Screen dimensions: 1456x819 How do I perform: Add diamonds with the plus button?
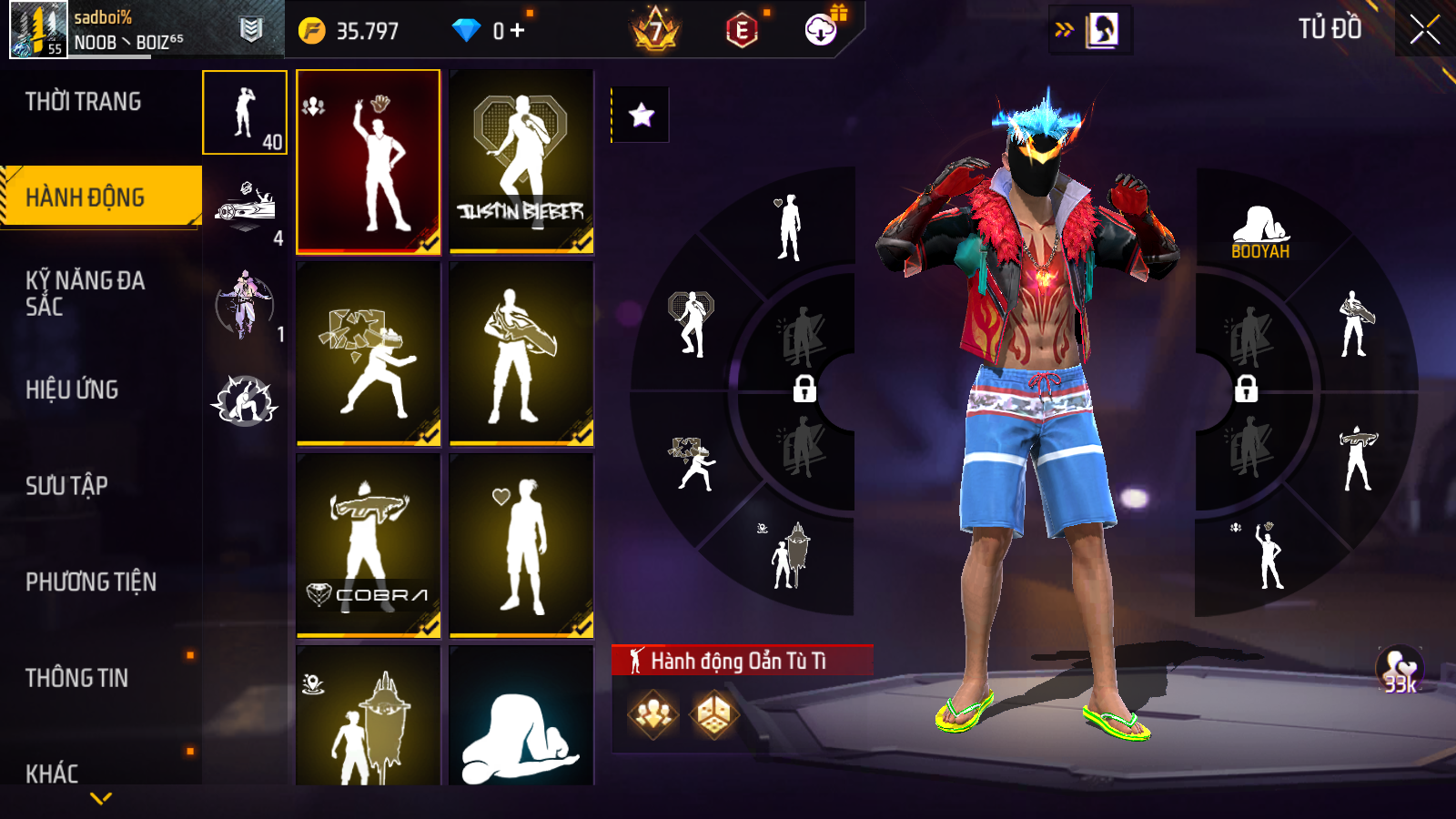tap(518, 31)
